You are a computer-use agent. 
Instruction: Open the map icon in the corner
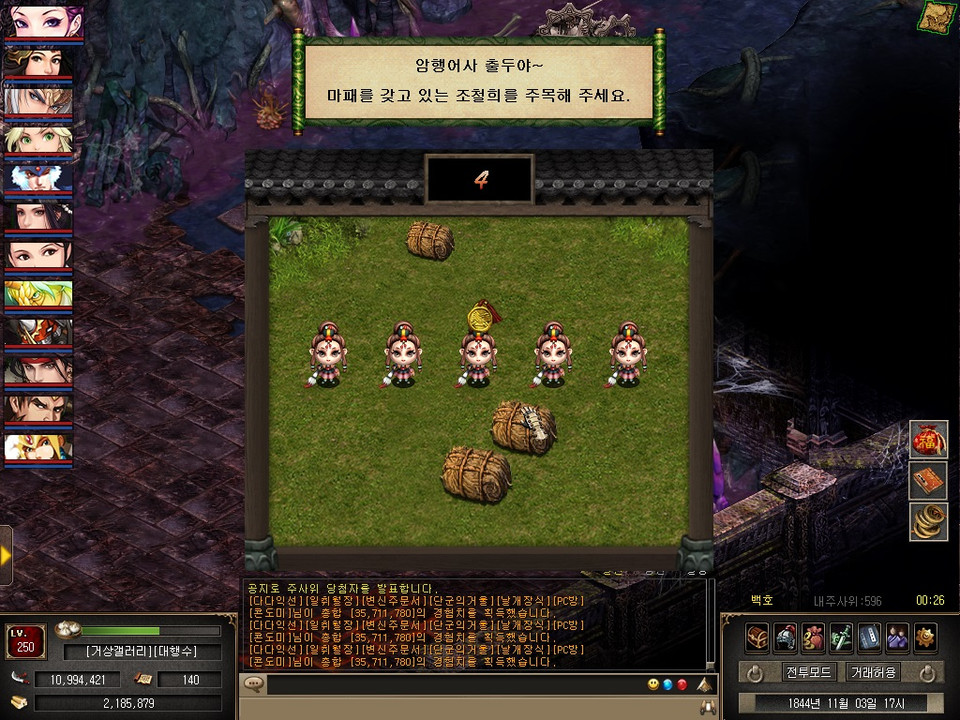(939, 17)
